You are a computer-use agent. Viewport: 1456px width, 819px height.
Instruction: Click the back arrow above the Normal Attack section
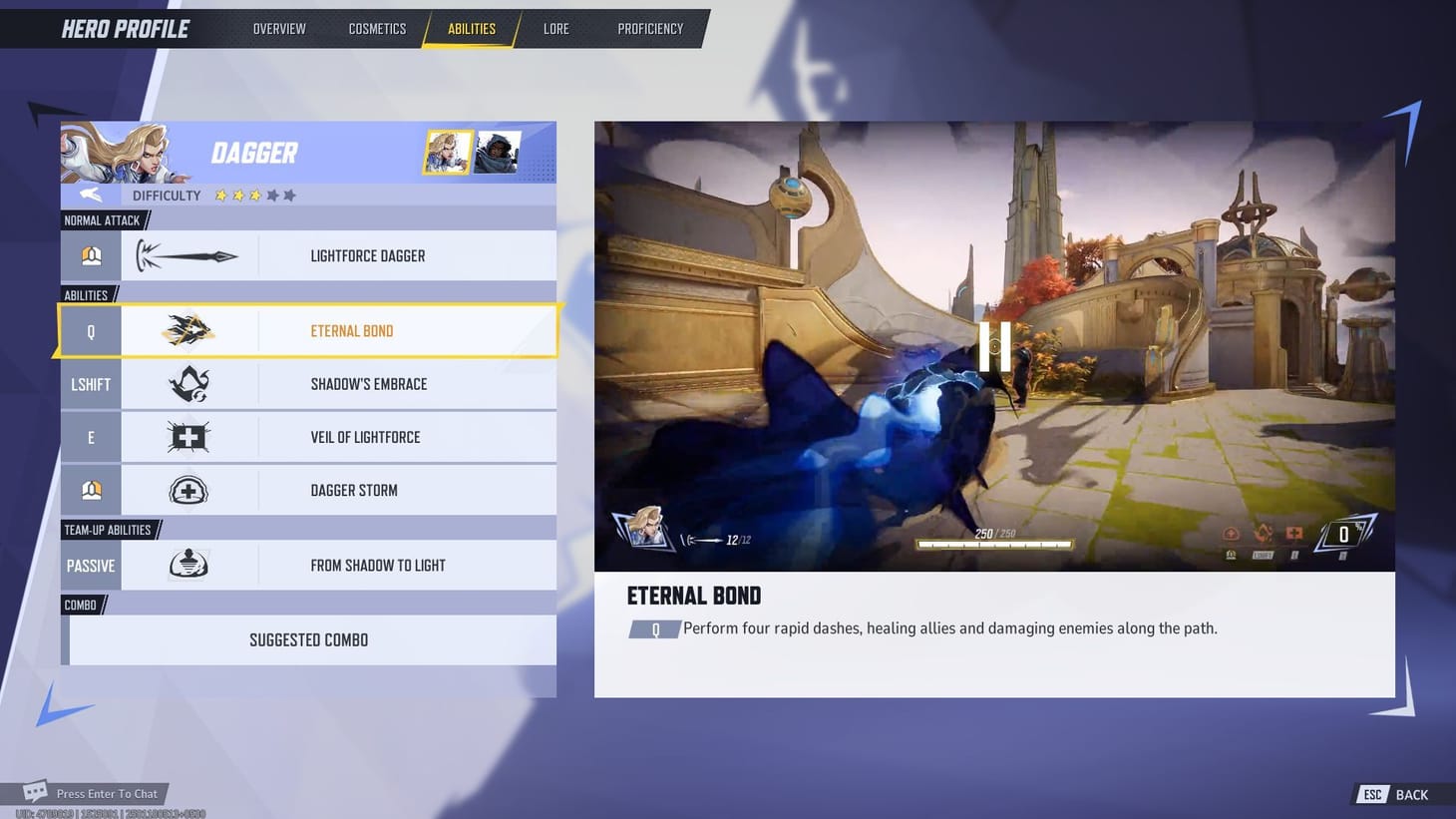[90, 195]
